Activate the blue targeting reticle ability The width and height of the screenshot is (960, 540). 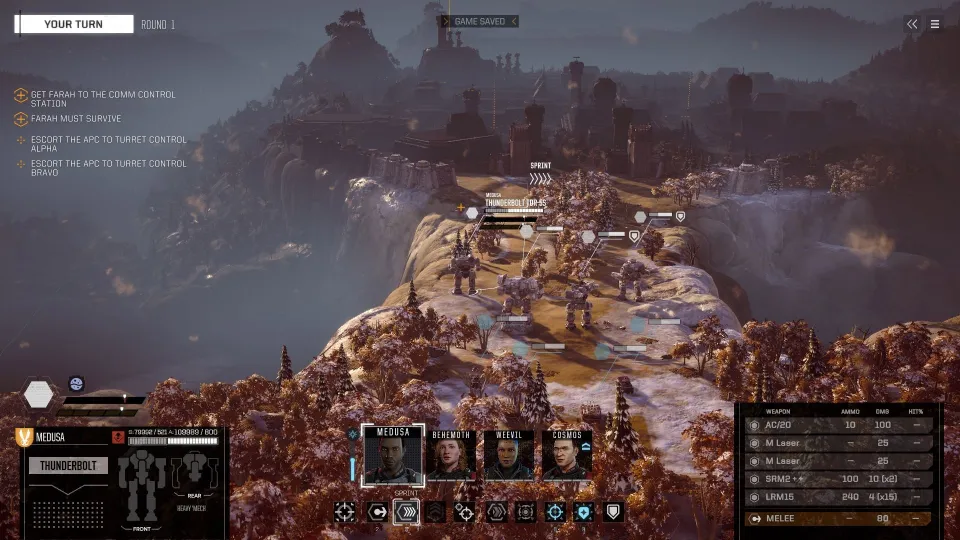click(555, 512)
